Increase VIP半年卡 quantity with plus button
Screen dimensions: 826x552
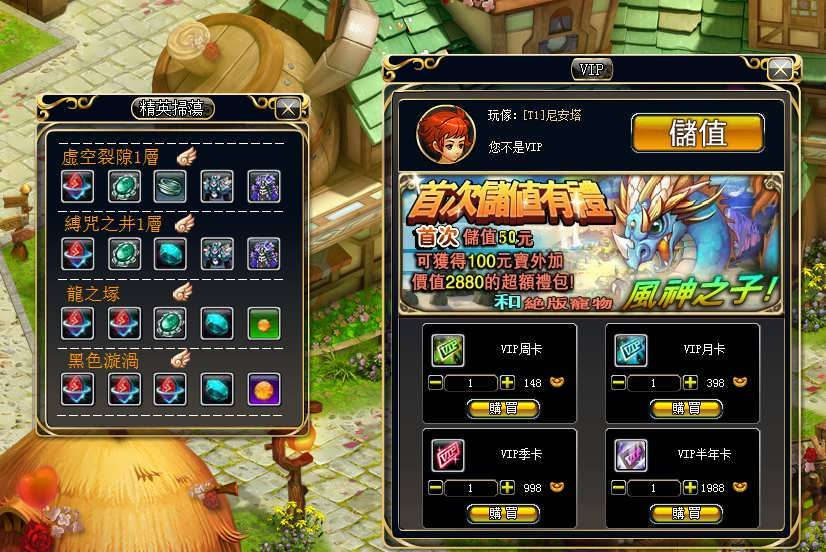(691, 489)
